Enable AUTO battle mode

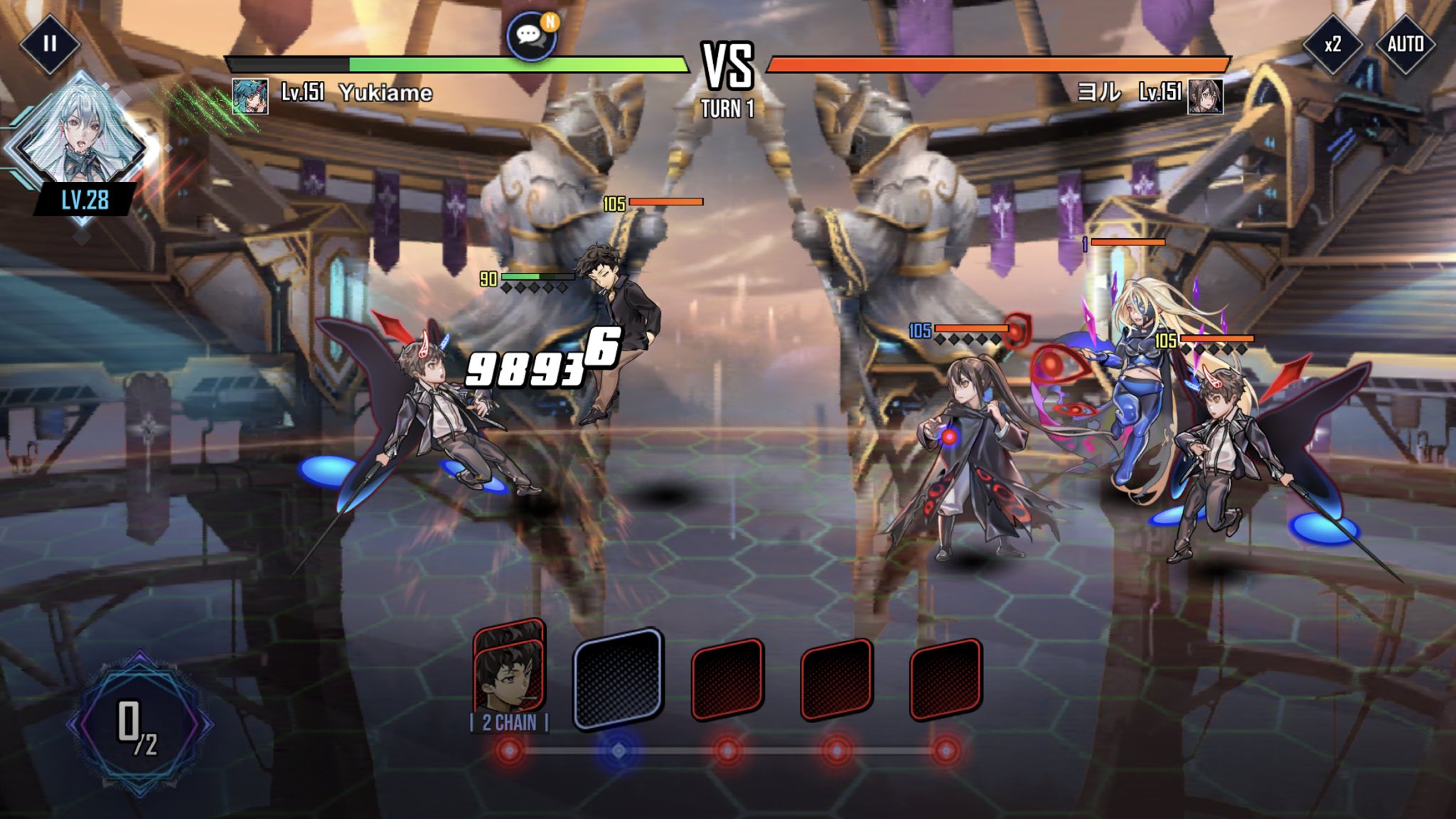click(x=1405, y=44)
